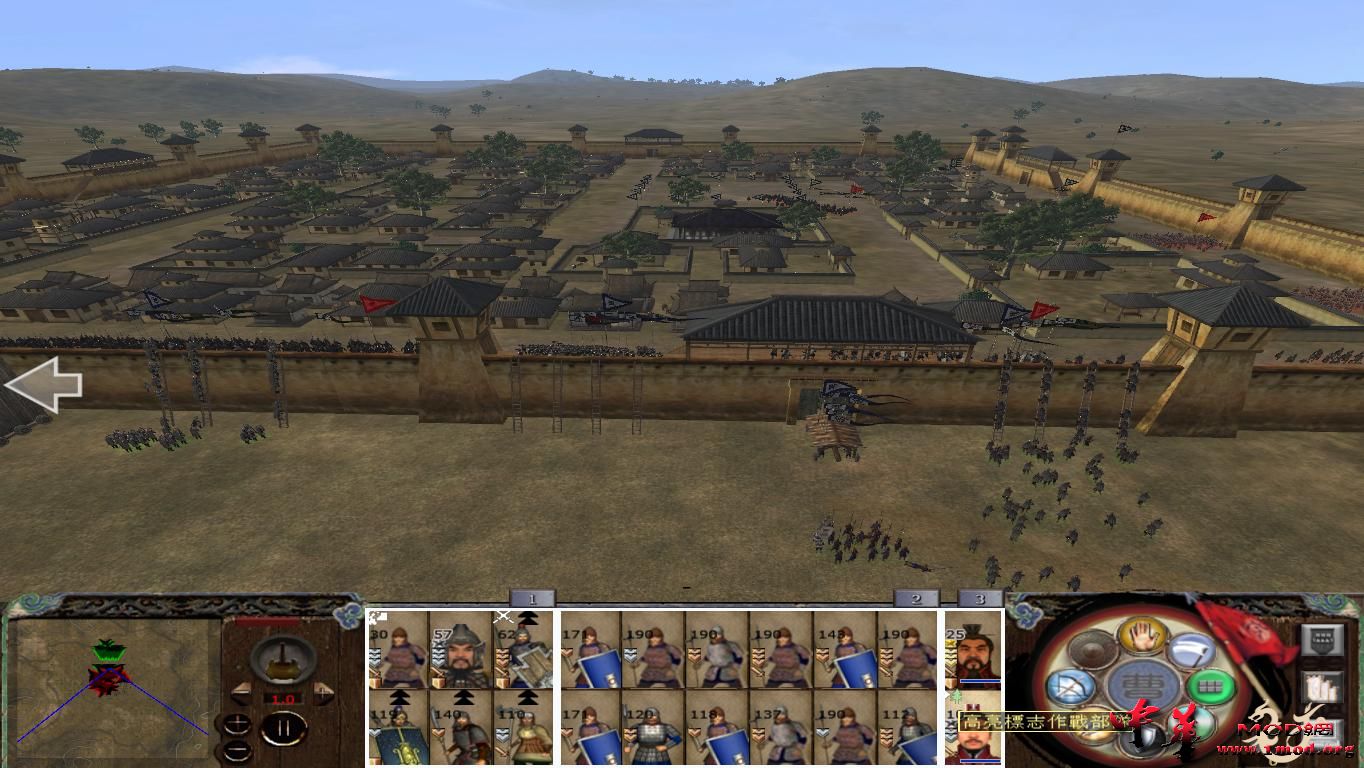Click the halt hand icon on the command wheel
Viewport: 1364px width, 768px height.
point(1141,635)
